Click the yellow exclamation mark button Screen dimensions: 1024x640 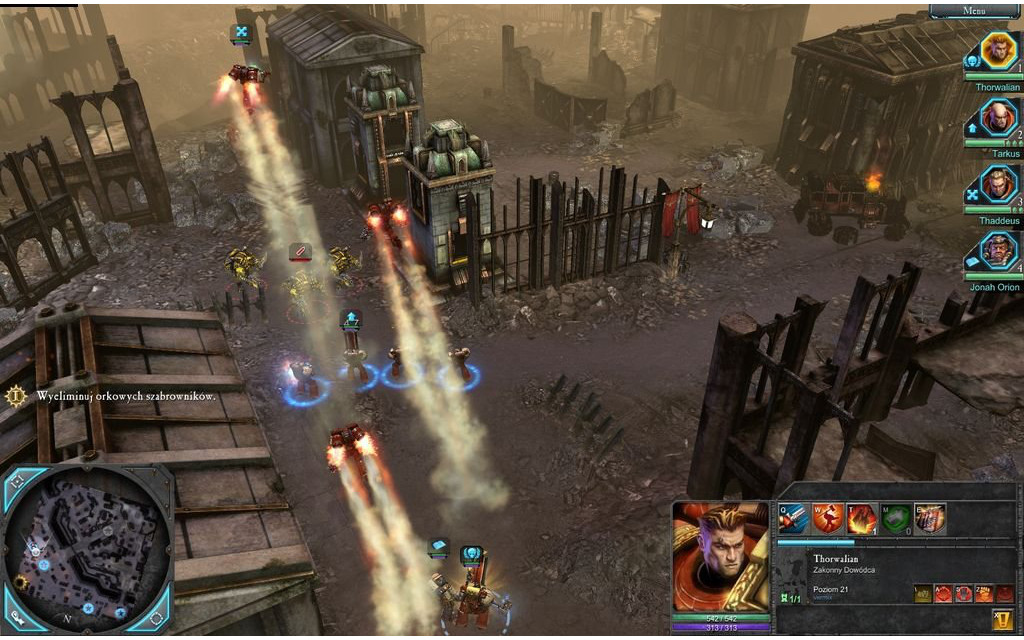(x=1002, y=619)
